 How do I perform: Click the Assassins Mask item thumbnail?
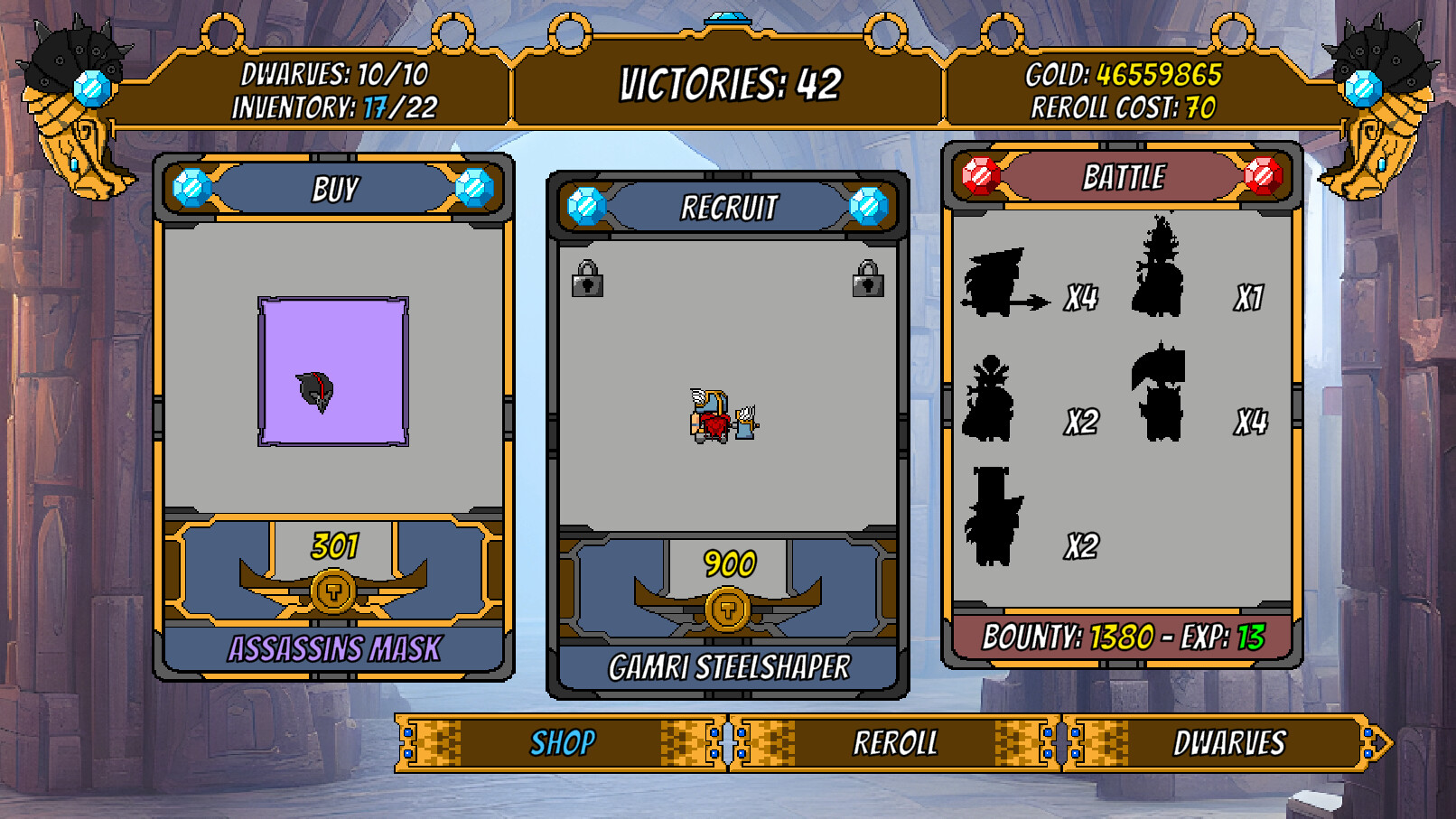point(332,373)
